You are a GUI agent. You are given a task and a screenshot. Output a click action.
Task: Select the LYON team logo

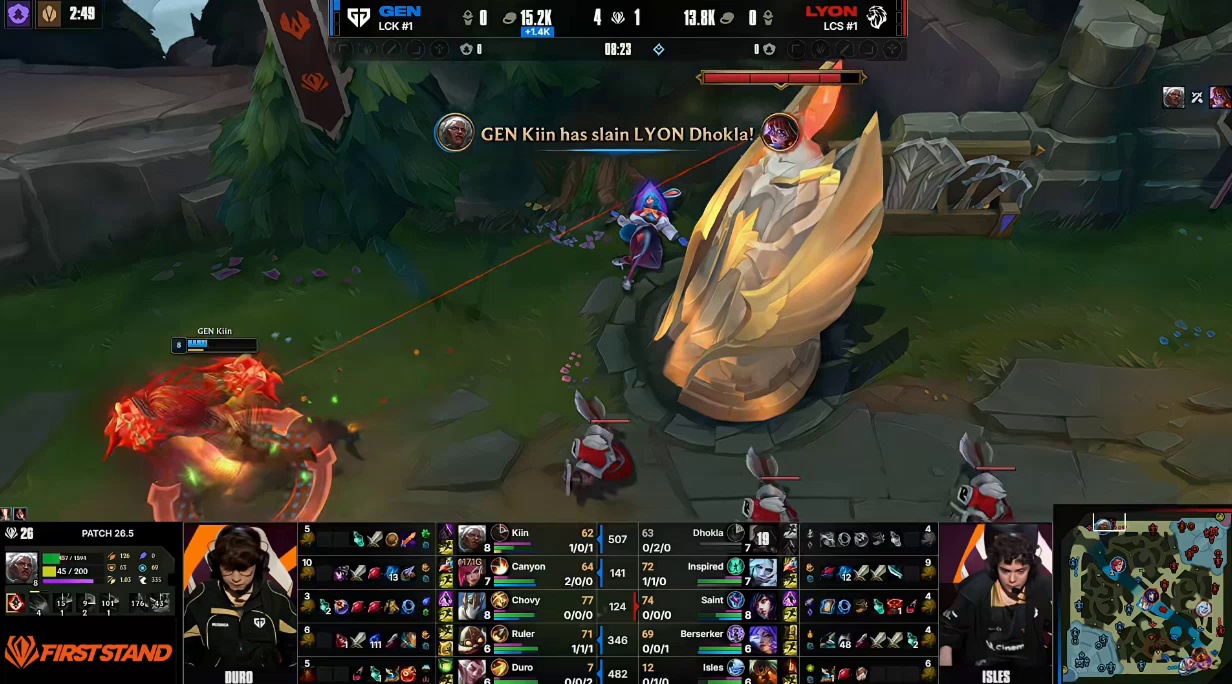coord(877,17)
